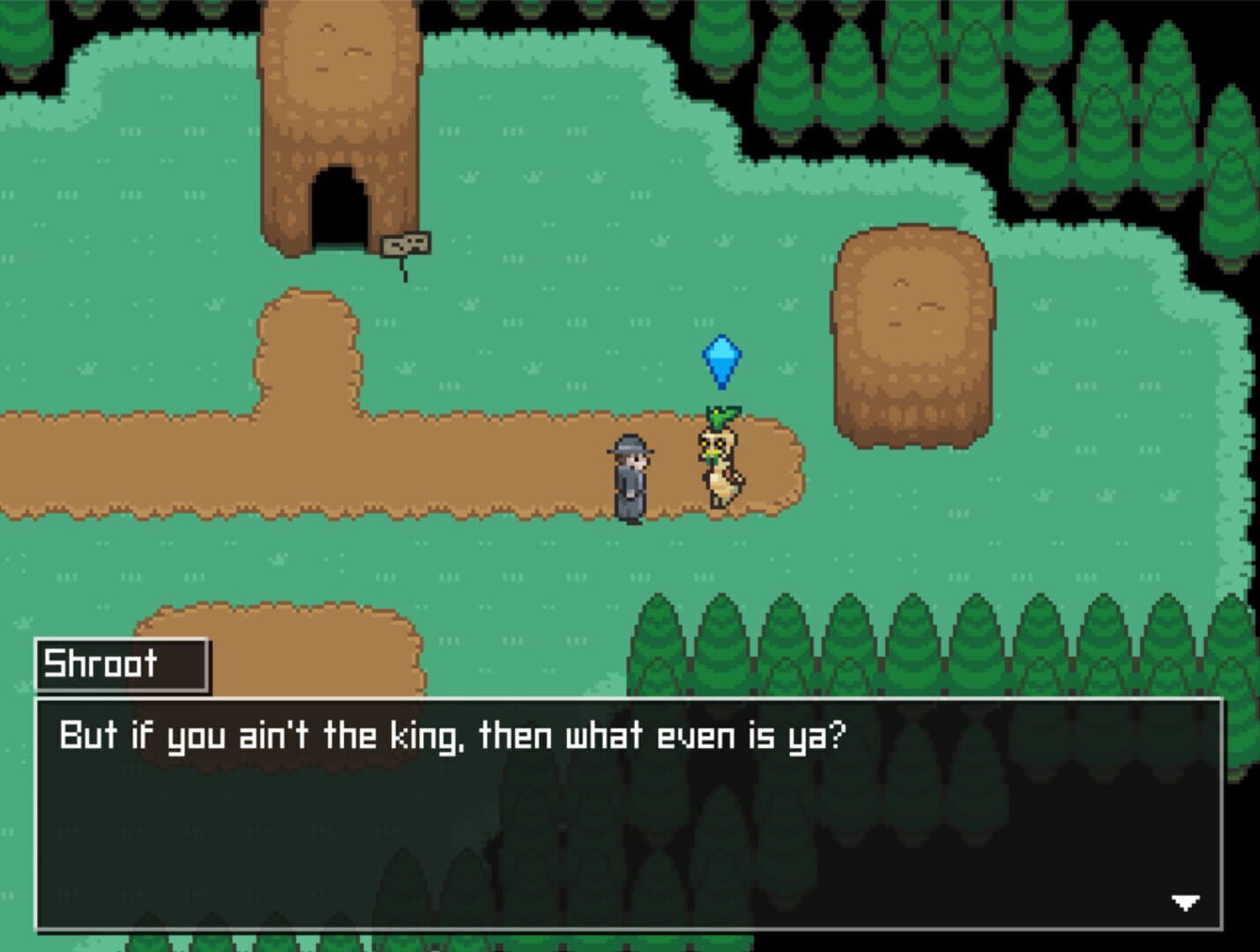Click the dirt path intersection on the left

(309, 432)
